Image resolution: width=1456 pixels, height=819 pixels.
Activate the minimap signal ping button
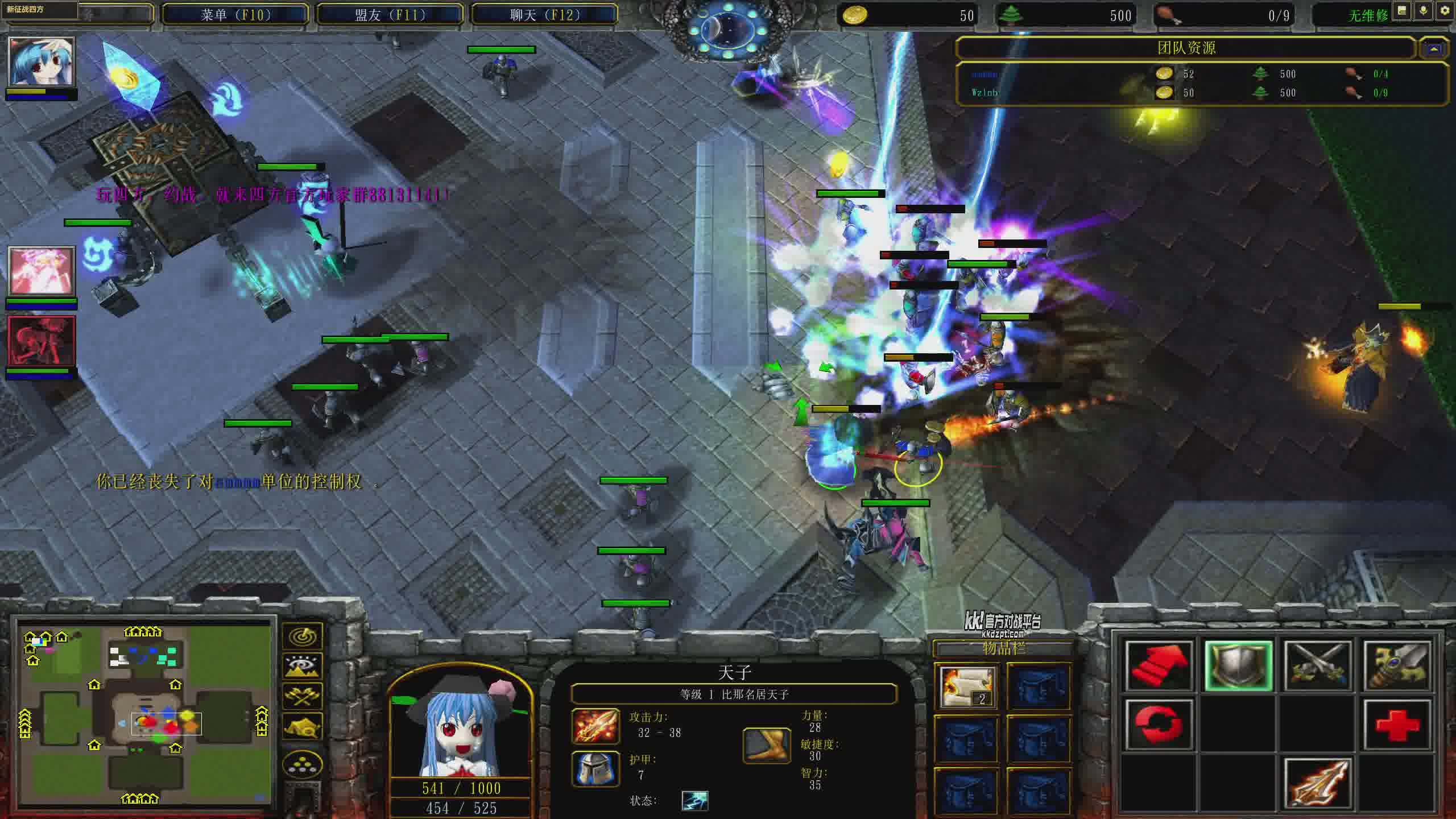coord(303,636)
